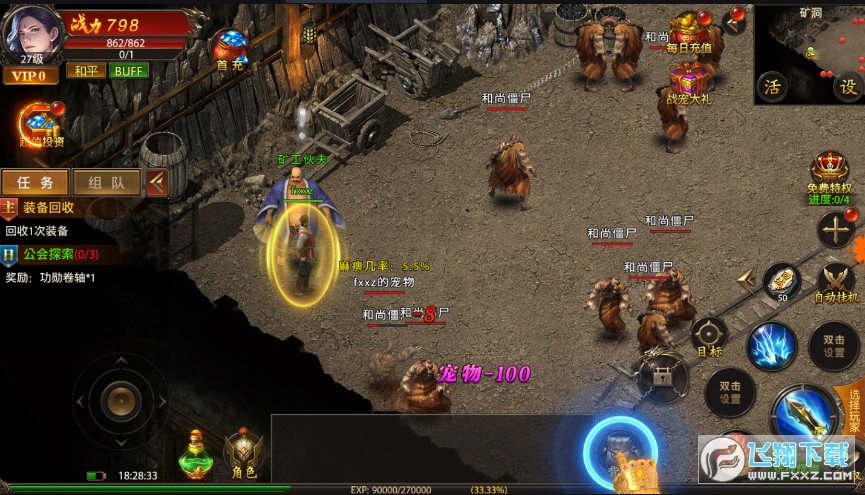This screenshot has width=865, height=495.
Task: Open the 角色 character sheet
Action: tap(245, 455)
